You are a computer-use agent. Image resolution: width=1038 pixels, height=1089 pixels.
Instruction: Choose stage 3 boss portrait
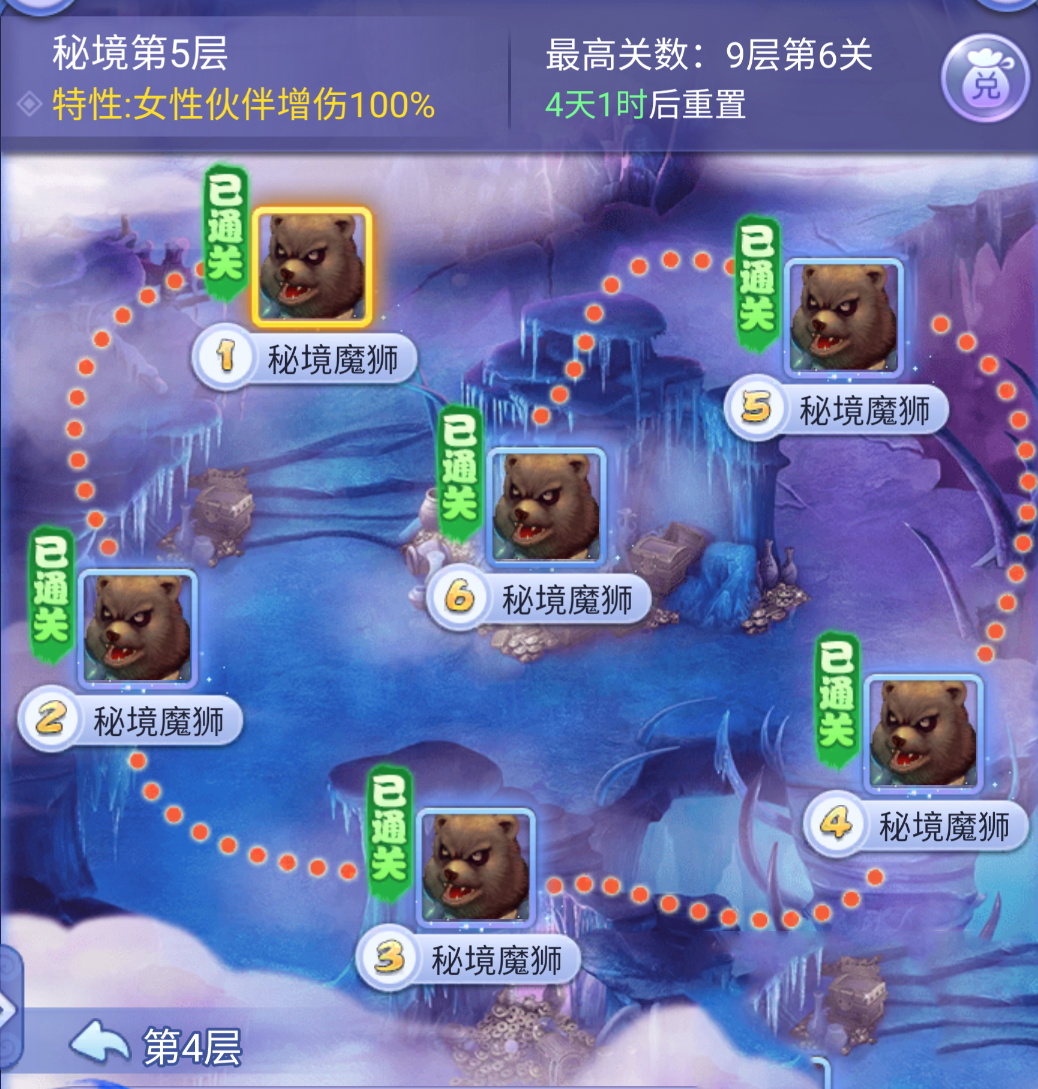click(476, 867)
